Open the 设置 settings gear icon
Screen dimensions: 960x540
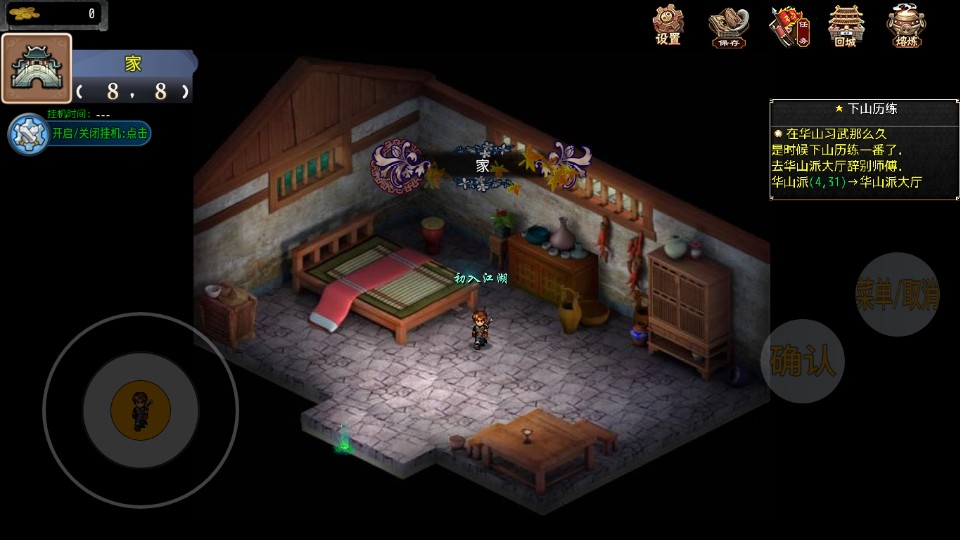[668, 25]
